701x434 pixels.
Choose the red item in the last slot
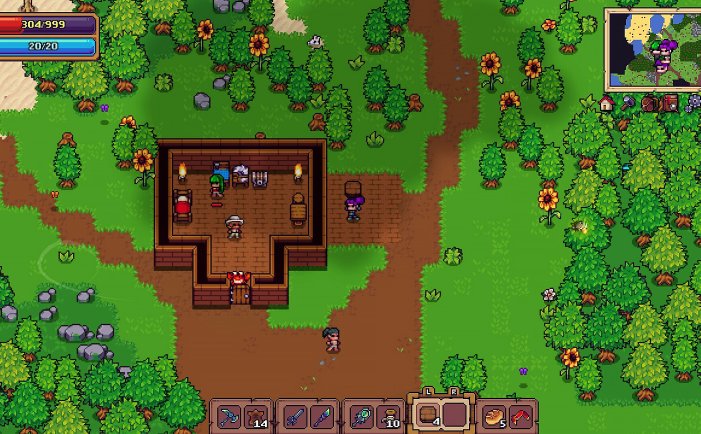tap(520, 415)
